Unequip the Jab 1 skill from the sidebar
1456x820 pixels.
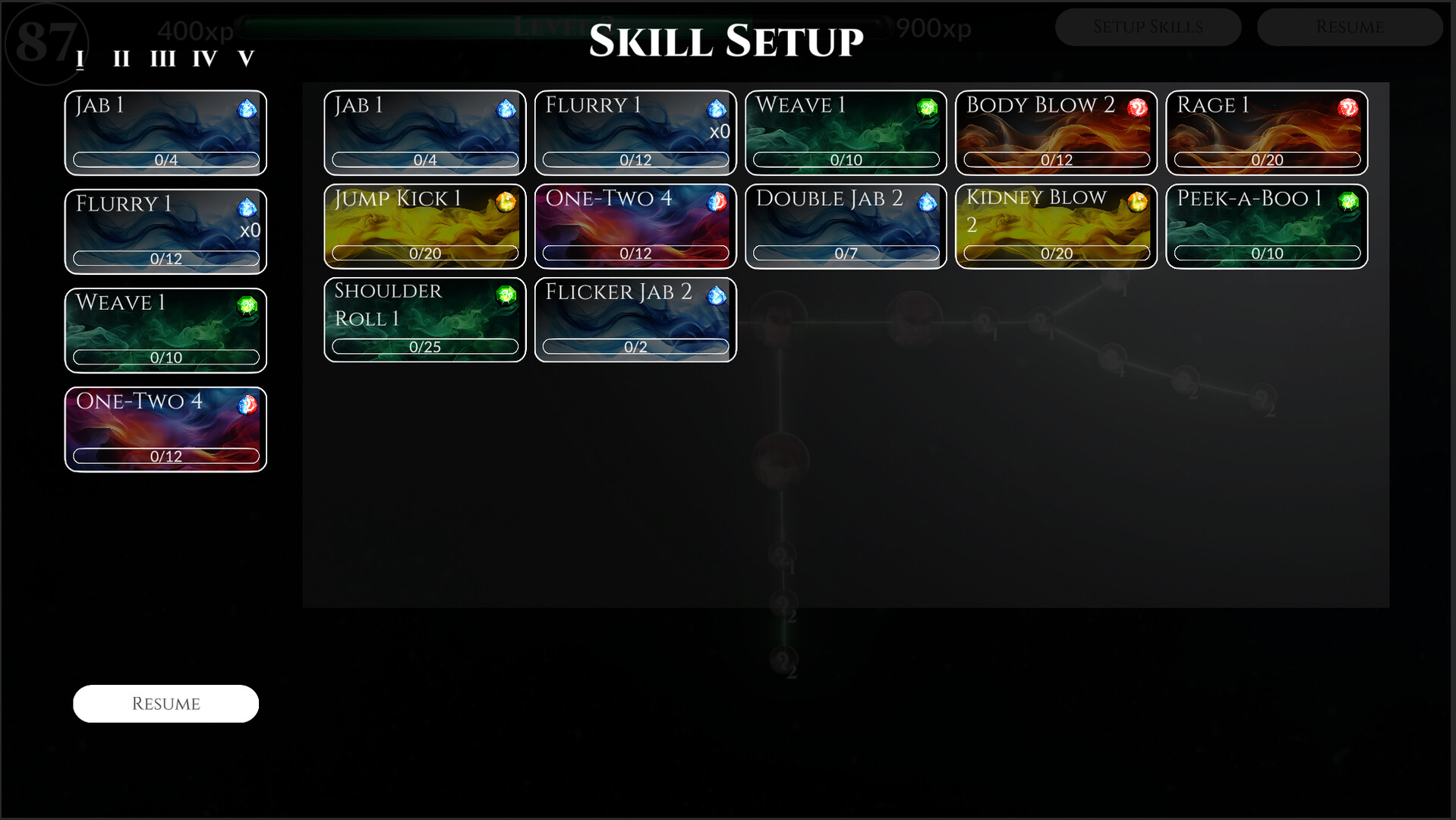(x=165, y=133)
